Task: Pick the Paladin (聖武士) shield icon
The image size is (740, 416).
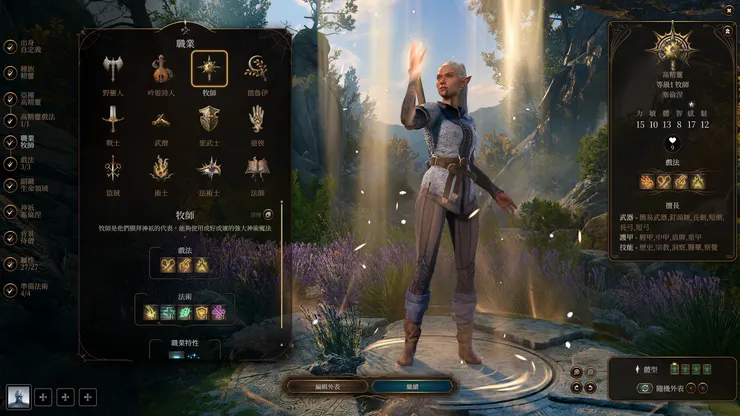Action: pos(209,118)
